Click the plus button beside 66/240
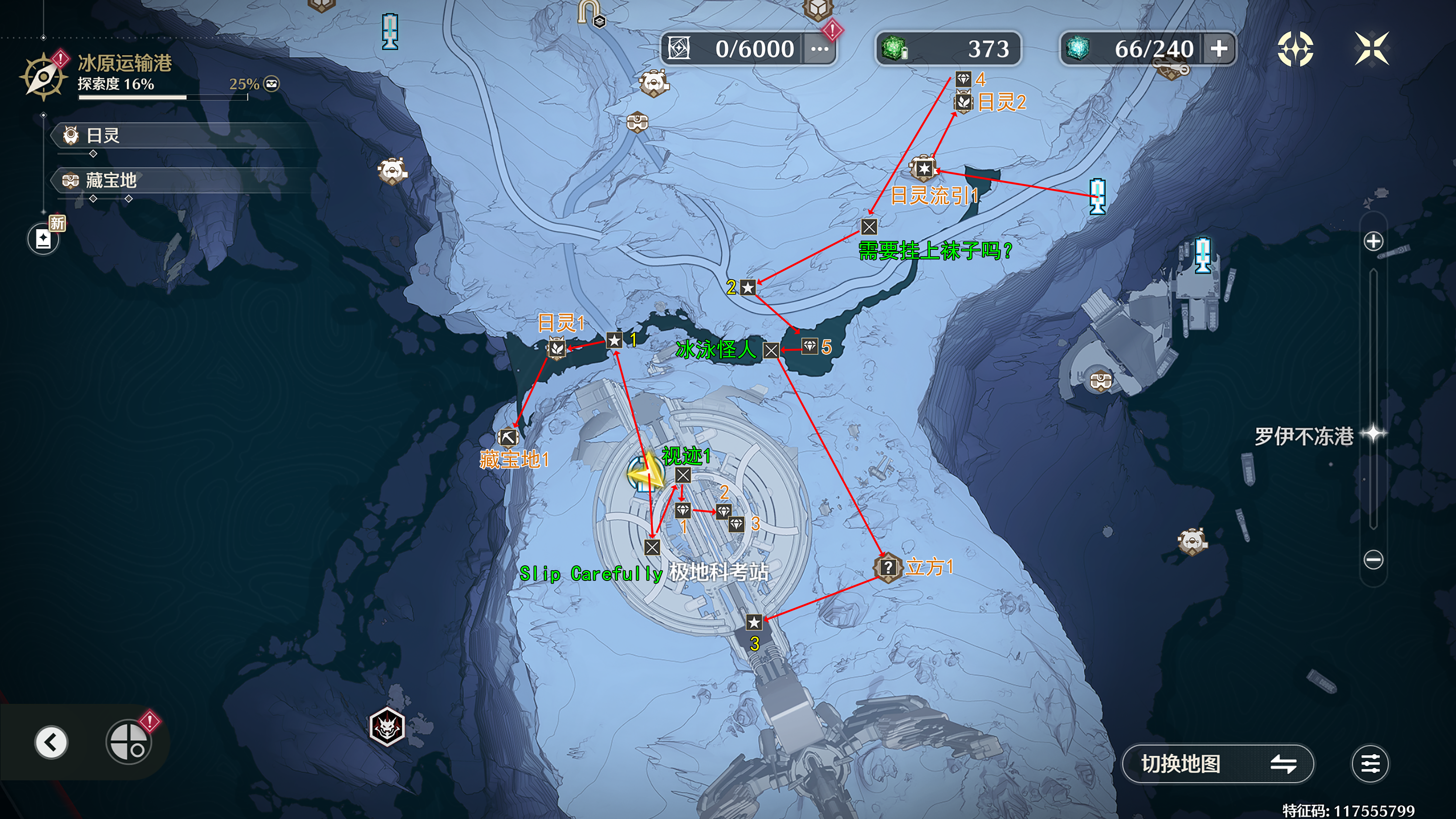1456x819 pixels. [1219, 49]
